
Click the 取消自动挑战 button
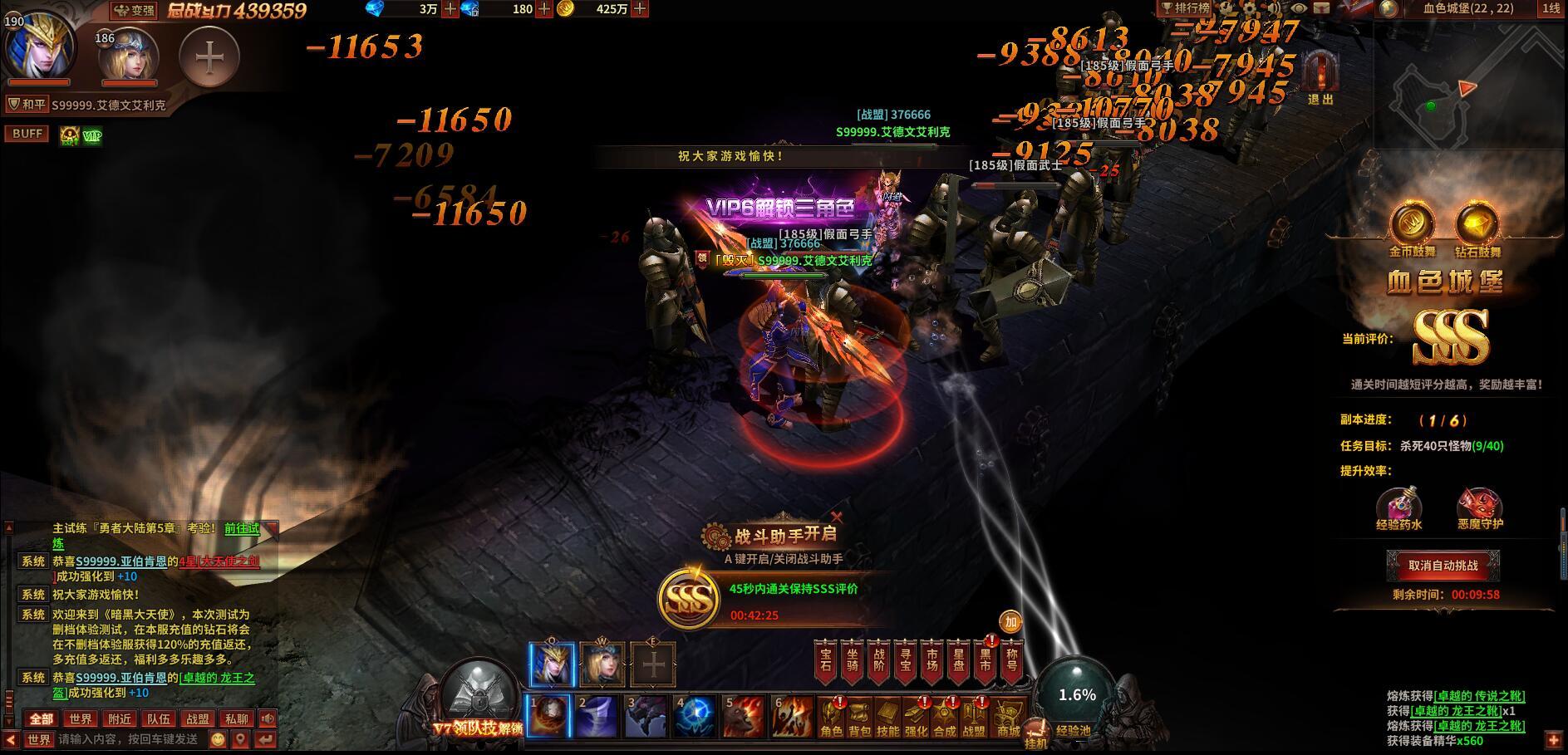point(1443,566)
